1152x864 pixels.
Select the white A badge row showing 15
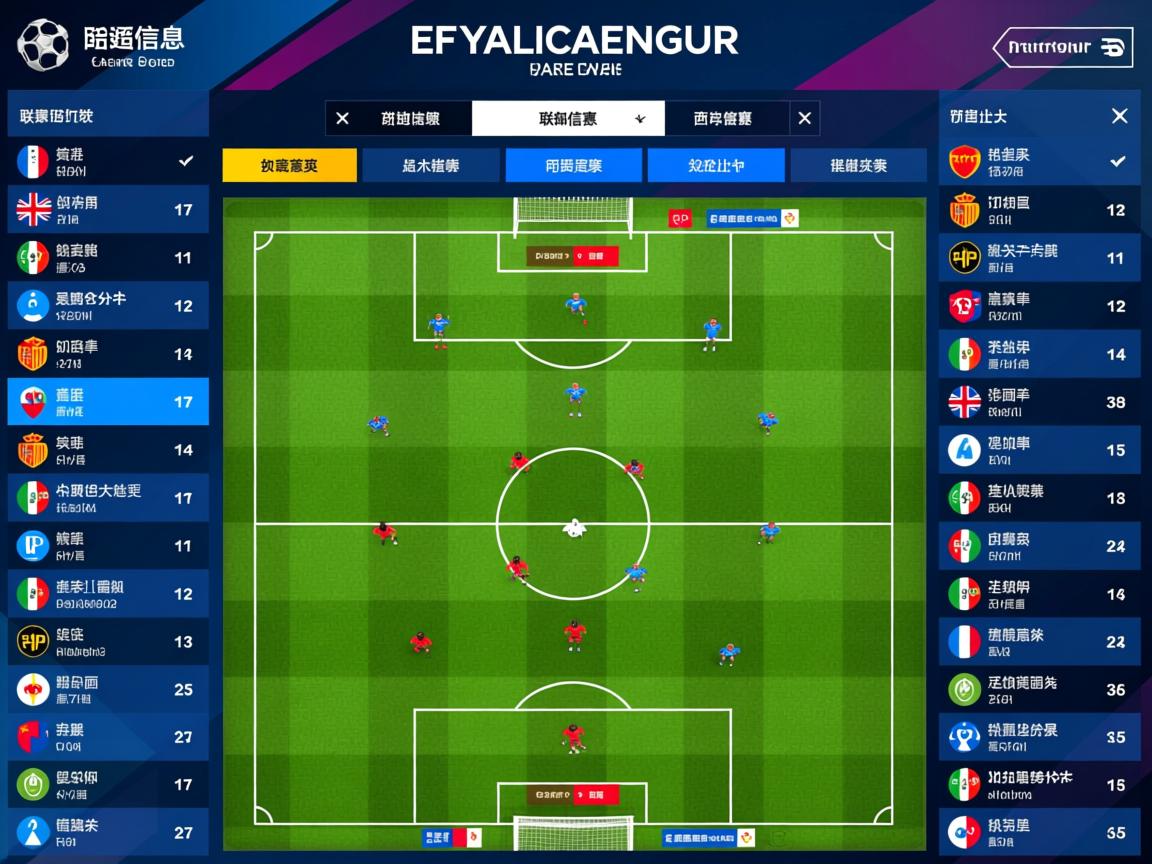tap(1039, 450)
